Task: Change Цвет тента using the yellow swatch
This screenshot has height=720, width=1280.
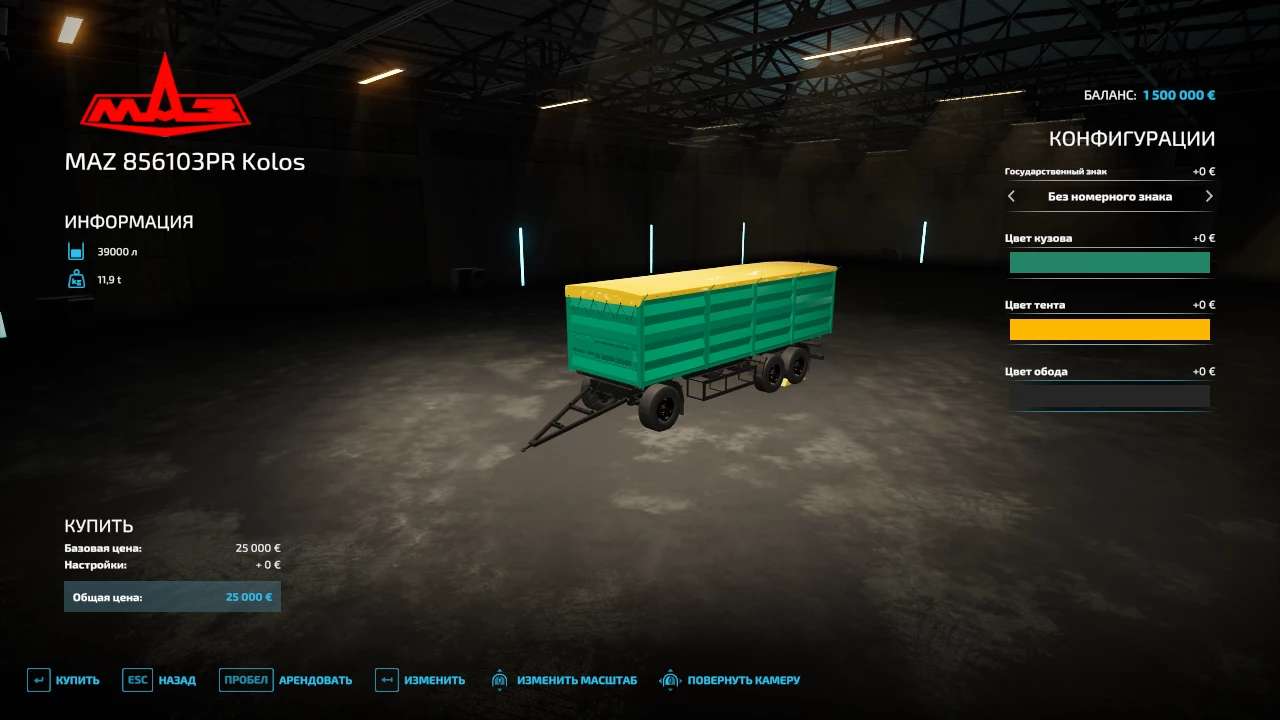Action: click(1110, 329)
